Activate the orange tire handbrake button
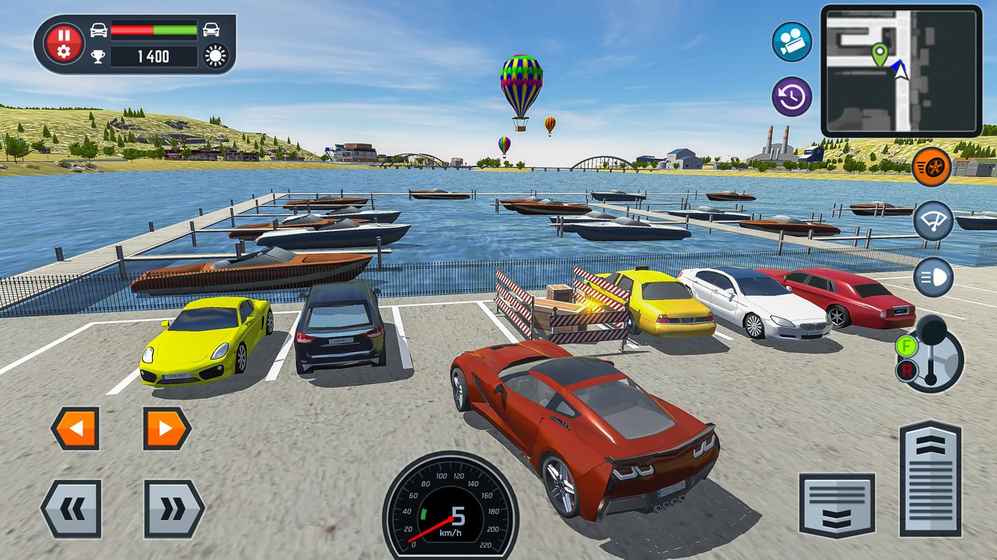This screenshot has width=997, height=560. tap(933, 164)
